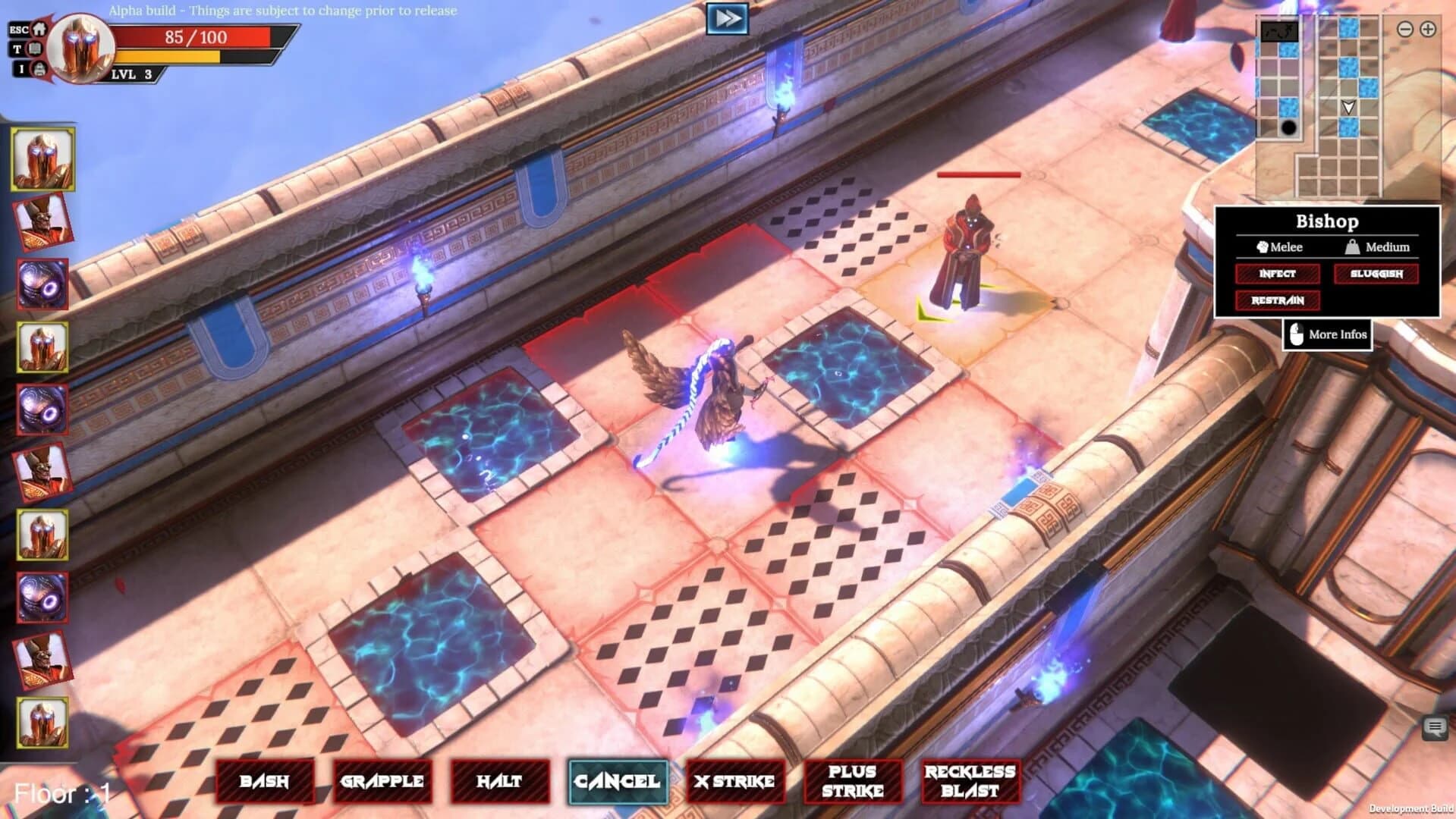Click the movement-path icon above the minimap
The height and width of the screenshot is (819, 1456).
[x=1280, y=32]
